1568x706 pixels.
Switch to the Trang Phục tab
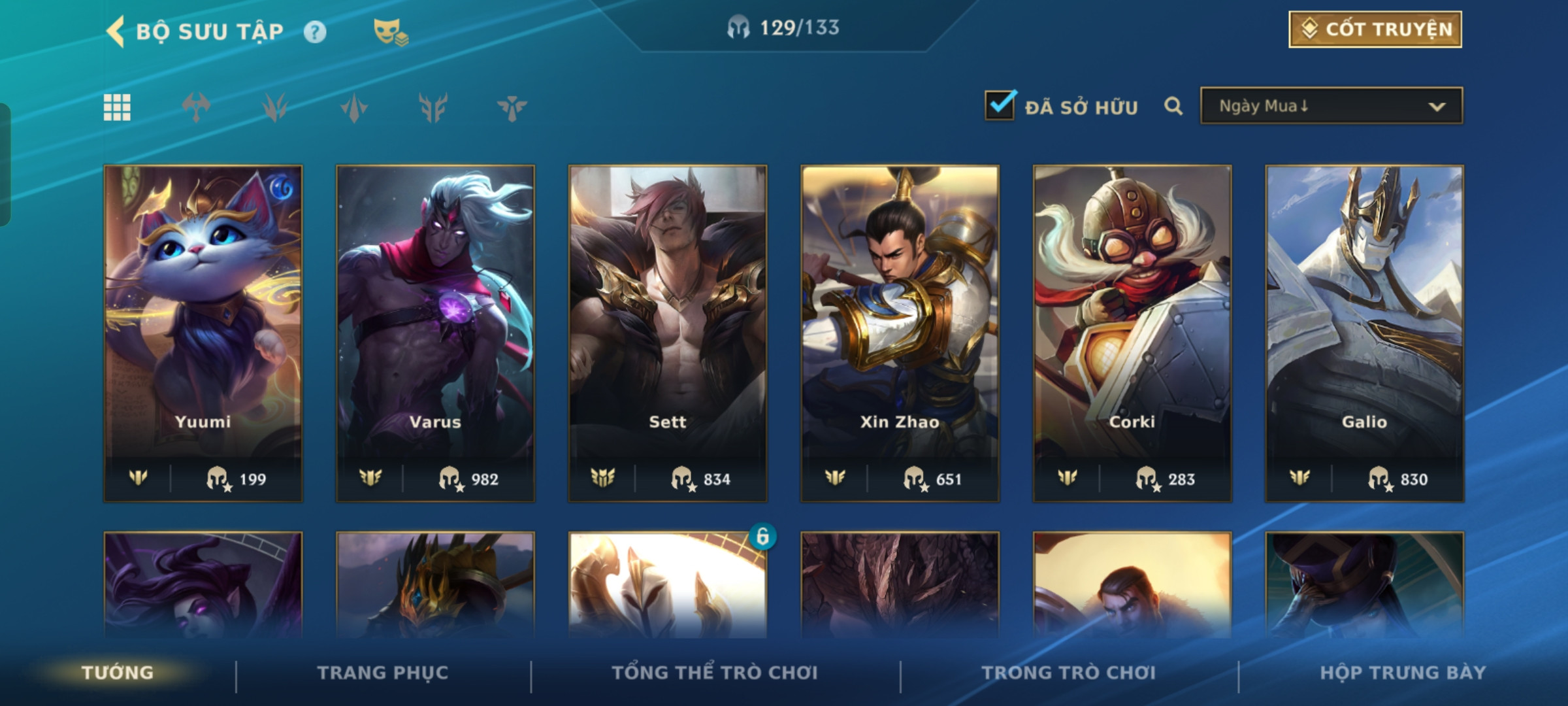click(x=383, y=673)
